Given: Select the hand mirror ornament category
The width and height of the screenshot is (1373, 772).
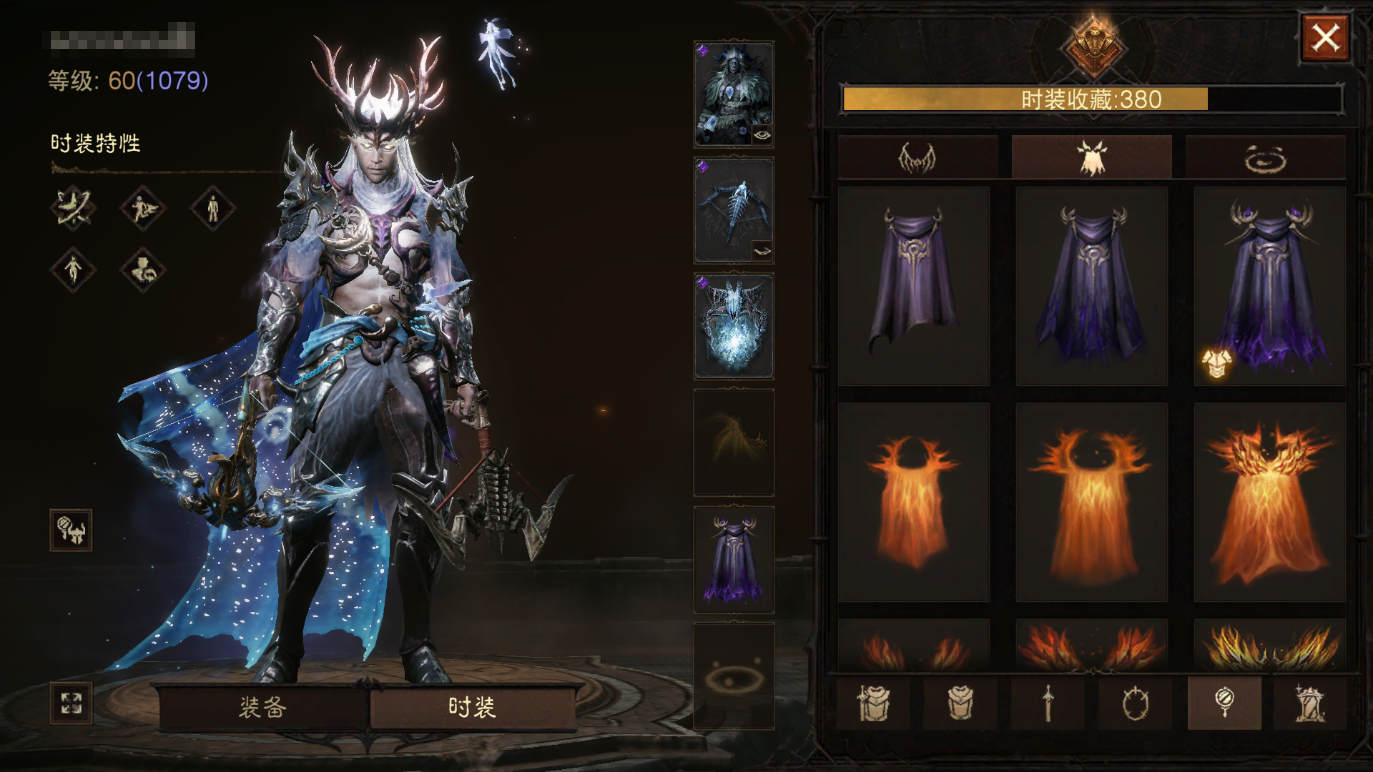Looking at the screenshot, I should click(x=1223, y=702).
